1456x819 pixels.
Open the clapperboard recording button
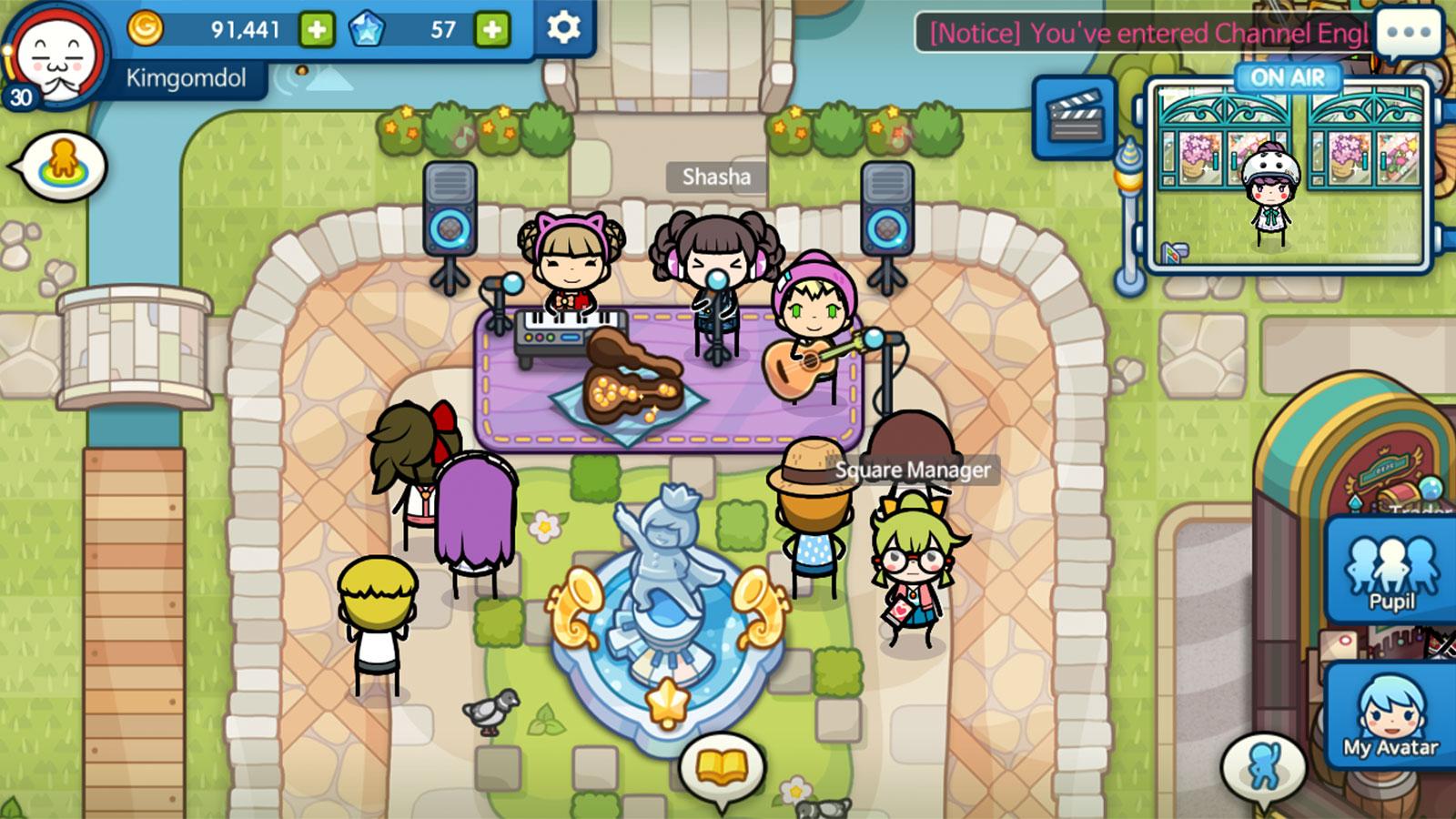pyautogui.click(x=1075, y=118)
